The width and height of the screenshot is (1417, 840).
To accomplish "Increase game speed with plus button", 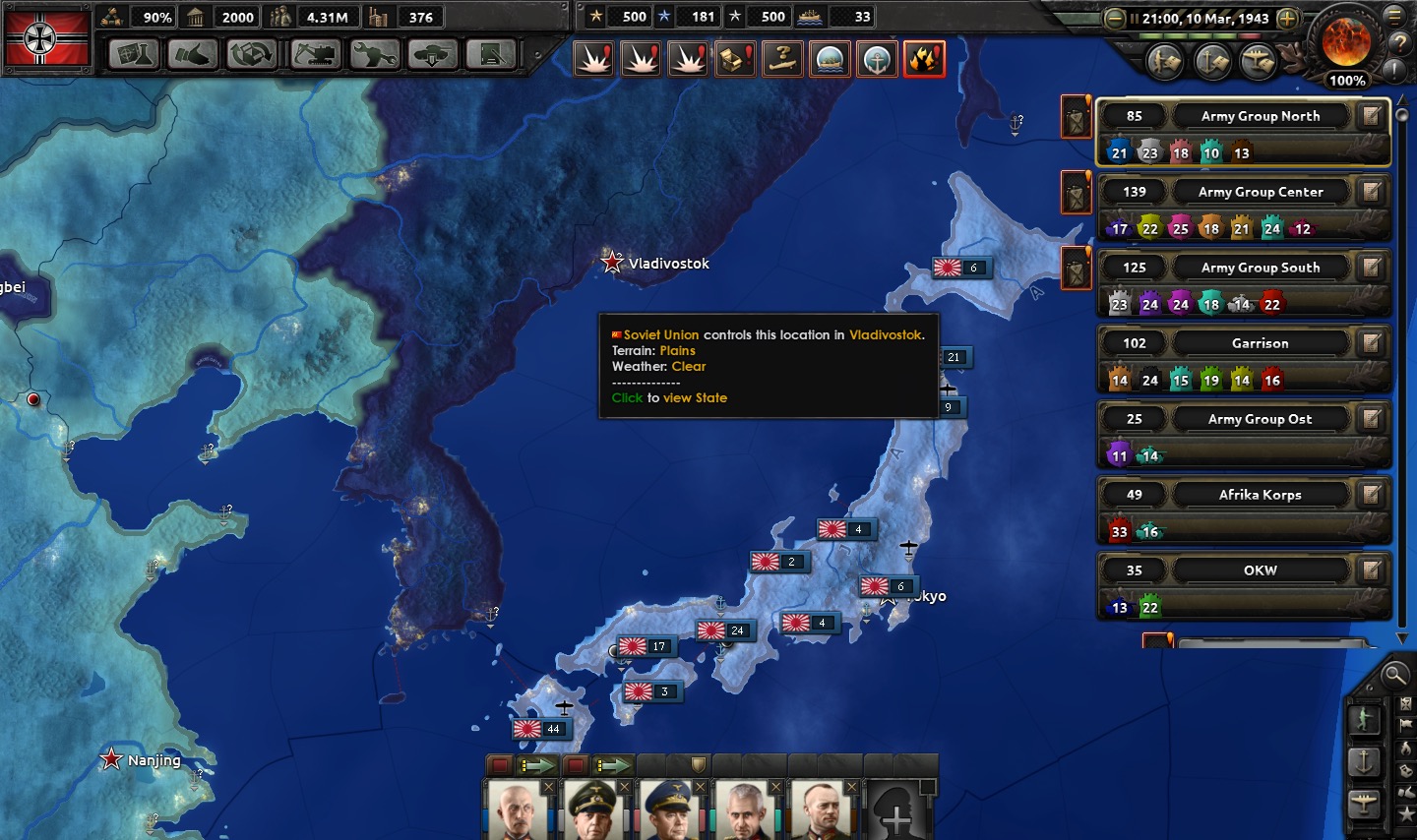I will click(1287, 18).
